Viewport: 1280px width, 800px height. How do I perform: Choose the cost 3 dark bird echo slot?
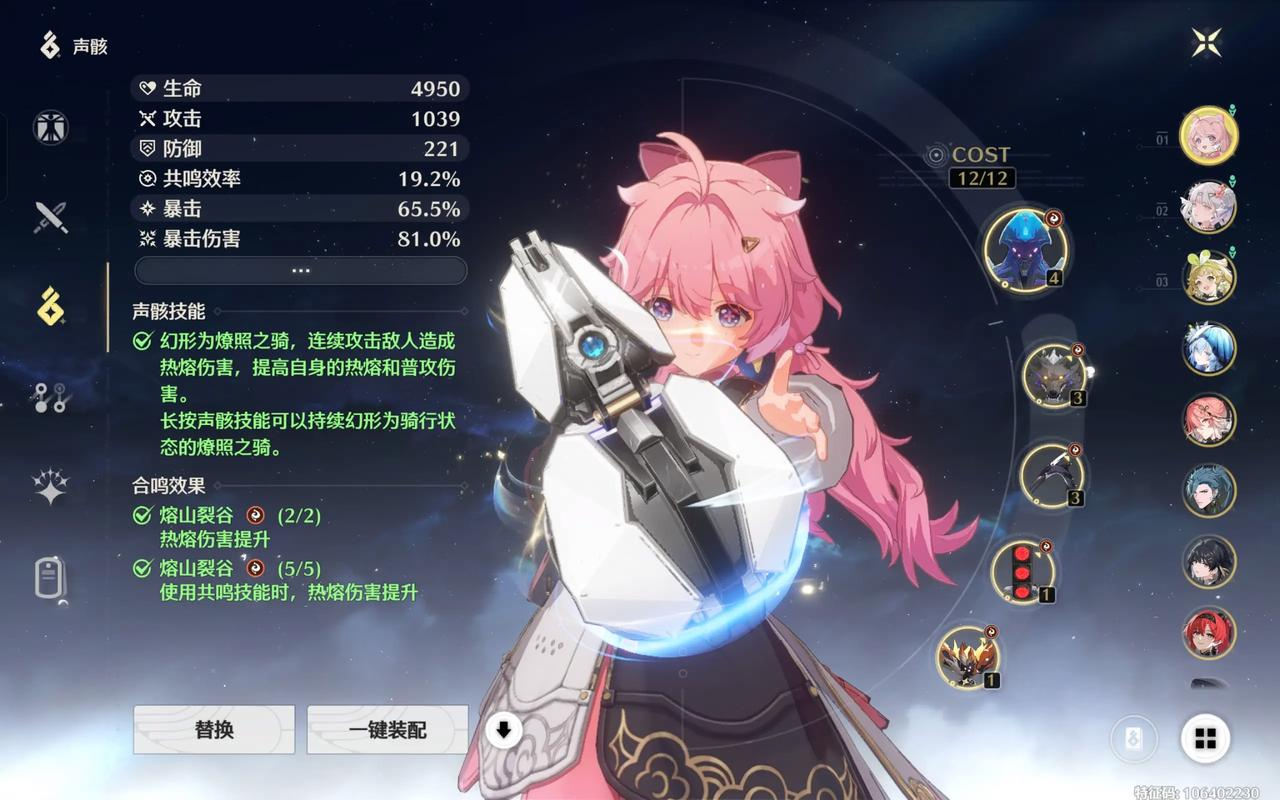(x=1051, y=474)
